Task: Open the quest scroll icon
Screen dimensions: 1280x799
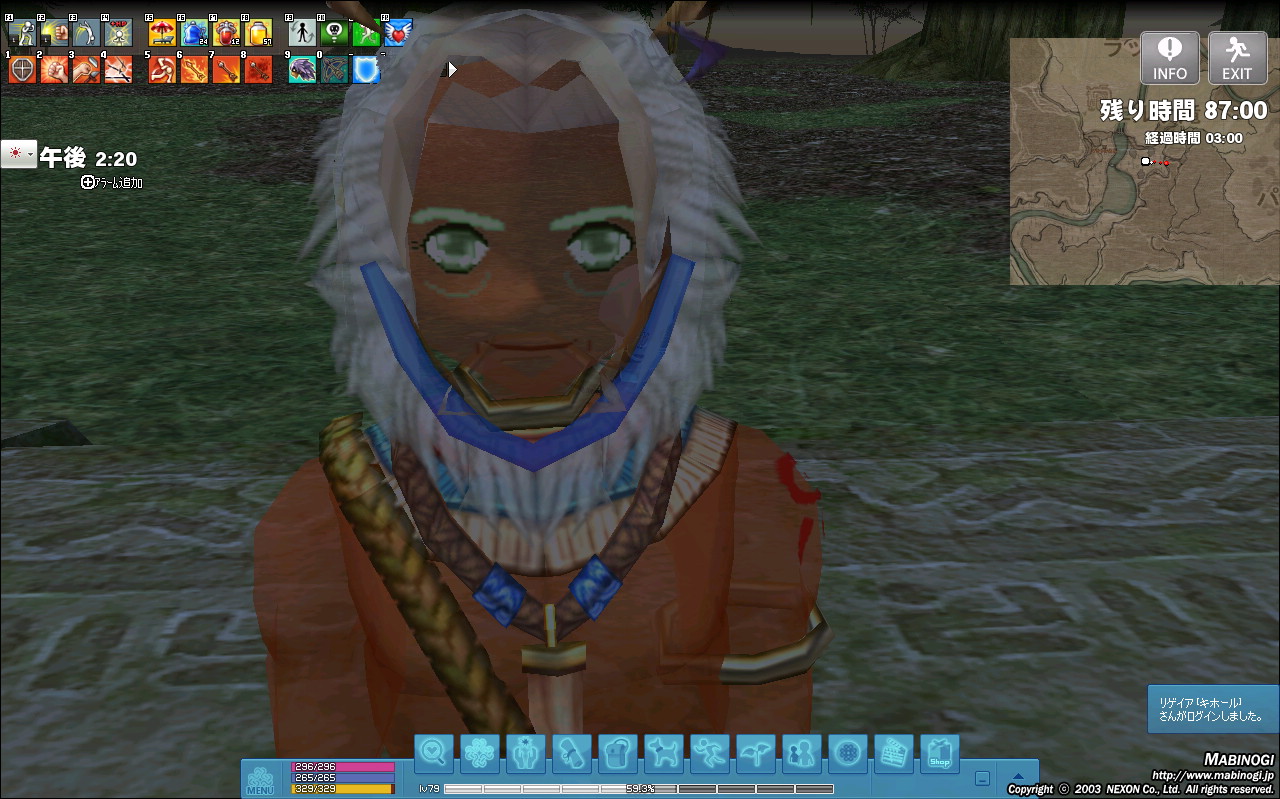Action: [x=571, y=753]
